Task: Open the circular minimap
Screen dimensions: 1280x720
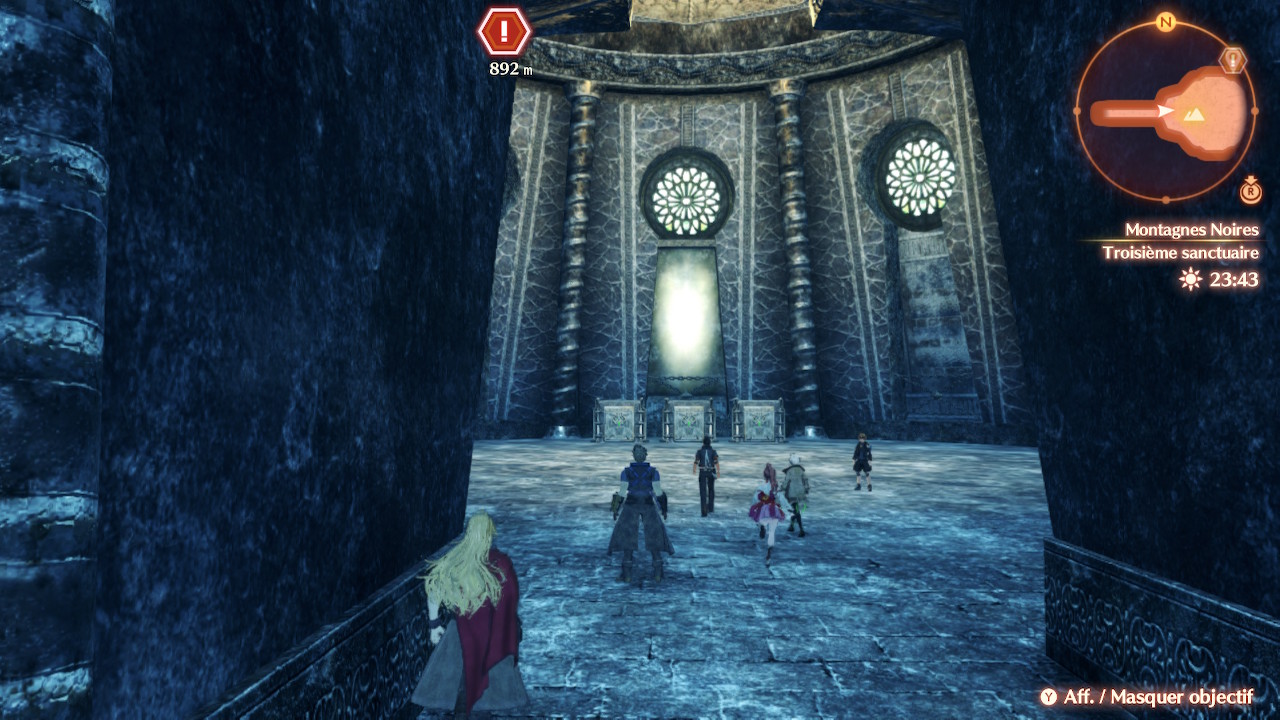Action: click(1165, 110)
